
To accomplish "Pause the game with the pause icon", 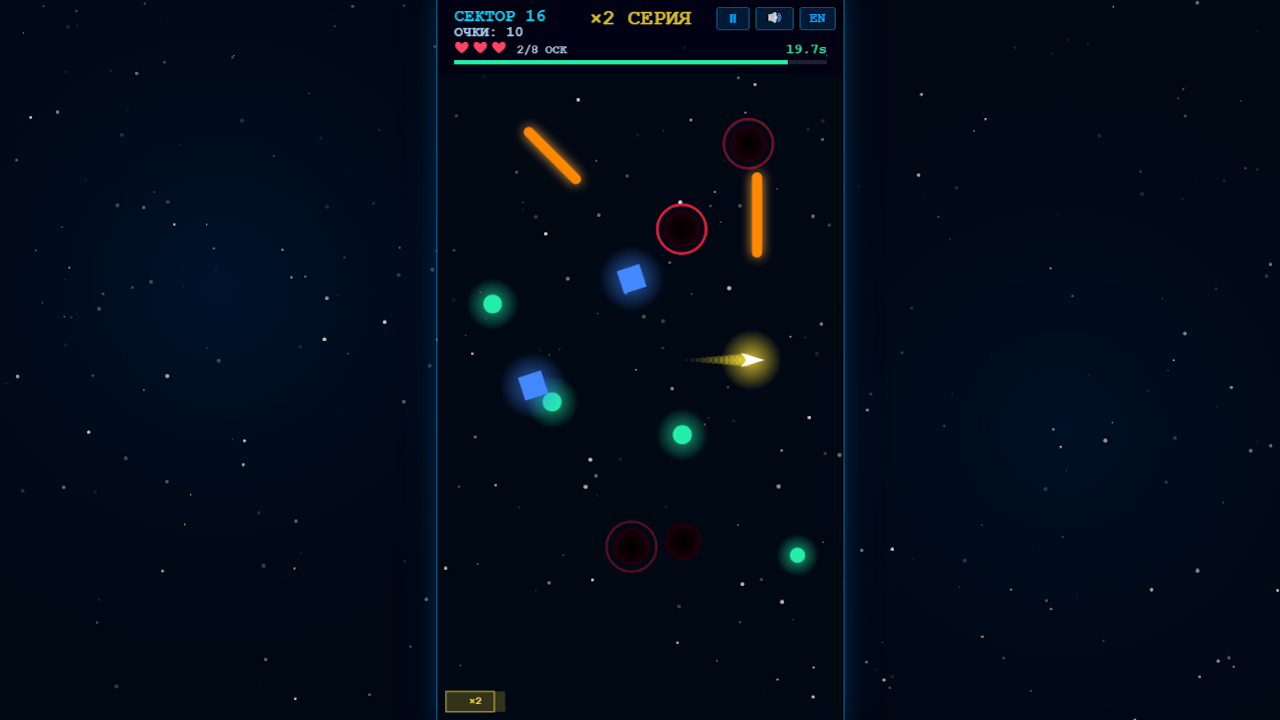I will 733,18.
